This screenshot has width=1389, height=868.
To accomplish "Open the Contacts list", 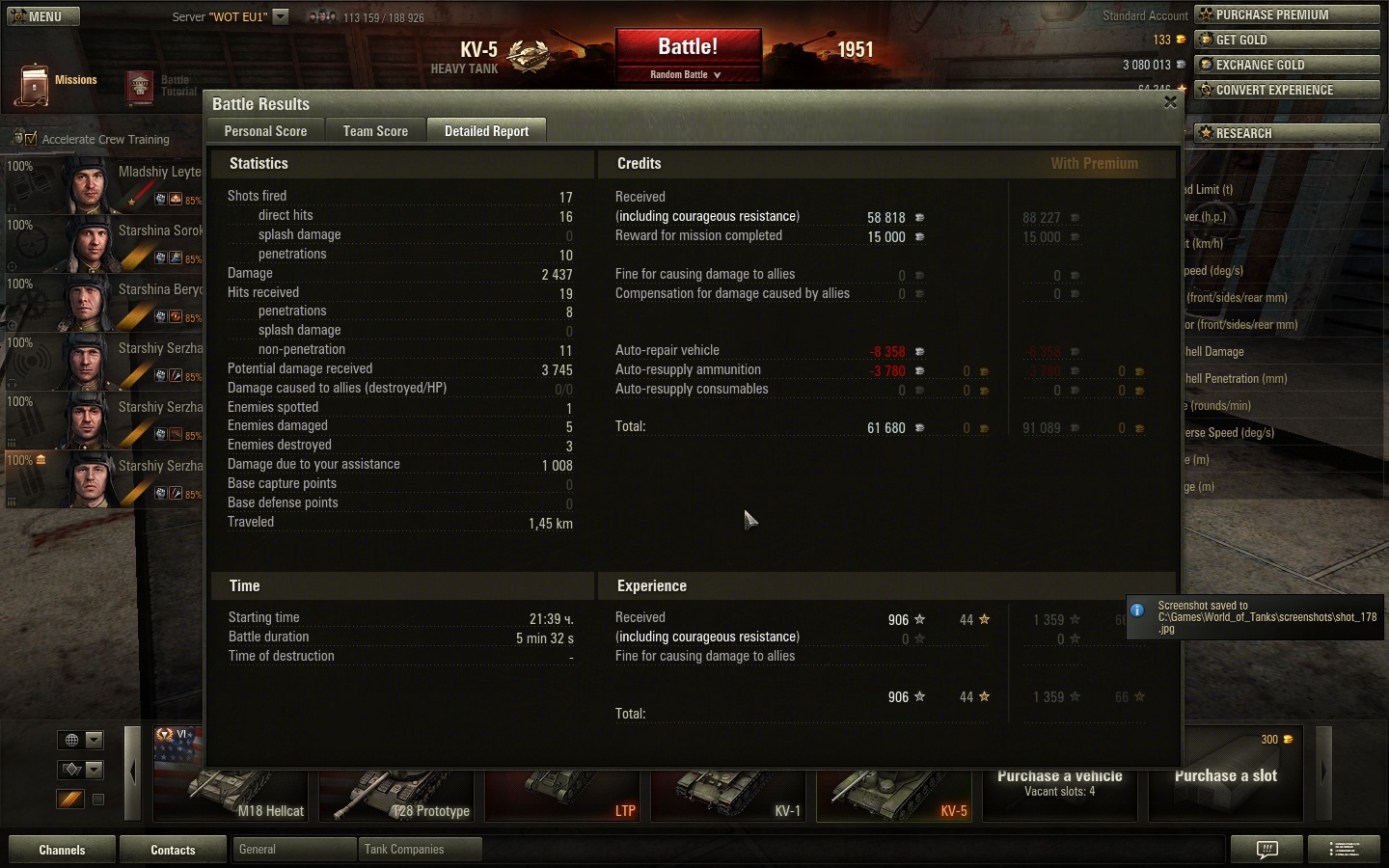I will (173, 850).
